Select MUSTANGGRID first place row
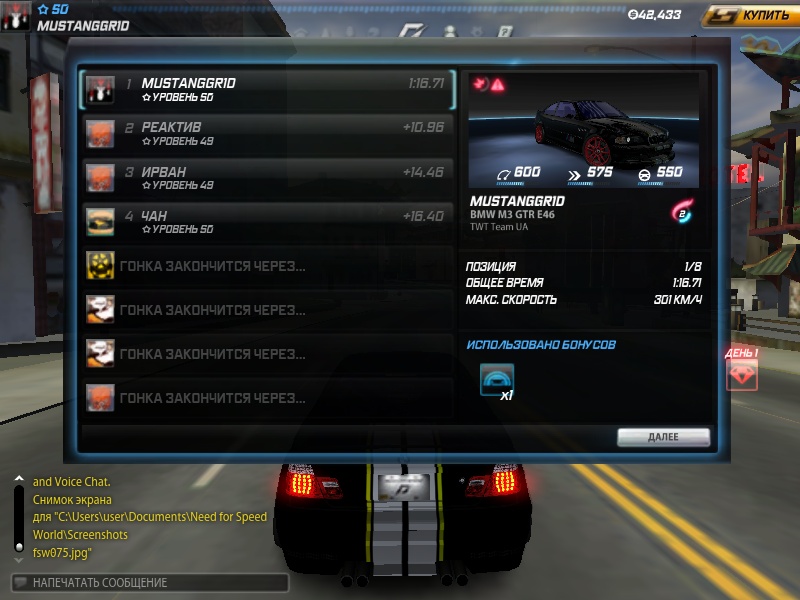The image size is (800, 600). 267,90
